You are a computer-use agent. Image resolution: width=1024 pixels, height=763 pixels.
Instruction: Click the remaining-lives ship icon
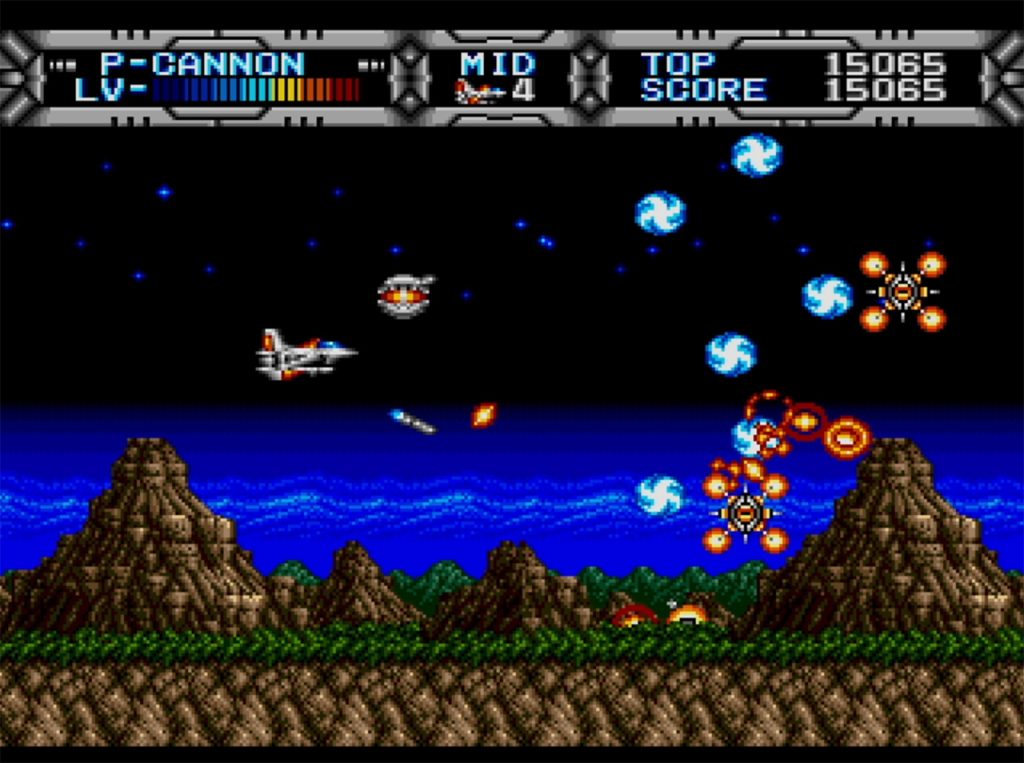tap(479, 92)
